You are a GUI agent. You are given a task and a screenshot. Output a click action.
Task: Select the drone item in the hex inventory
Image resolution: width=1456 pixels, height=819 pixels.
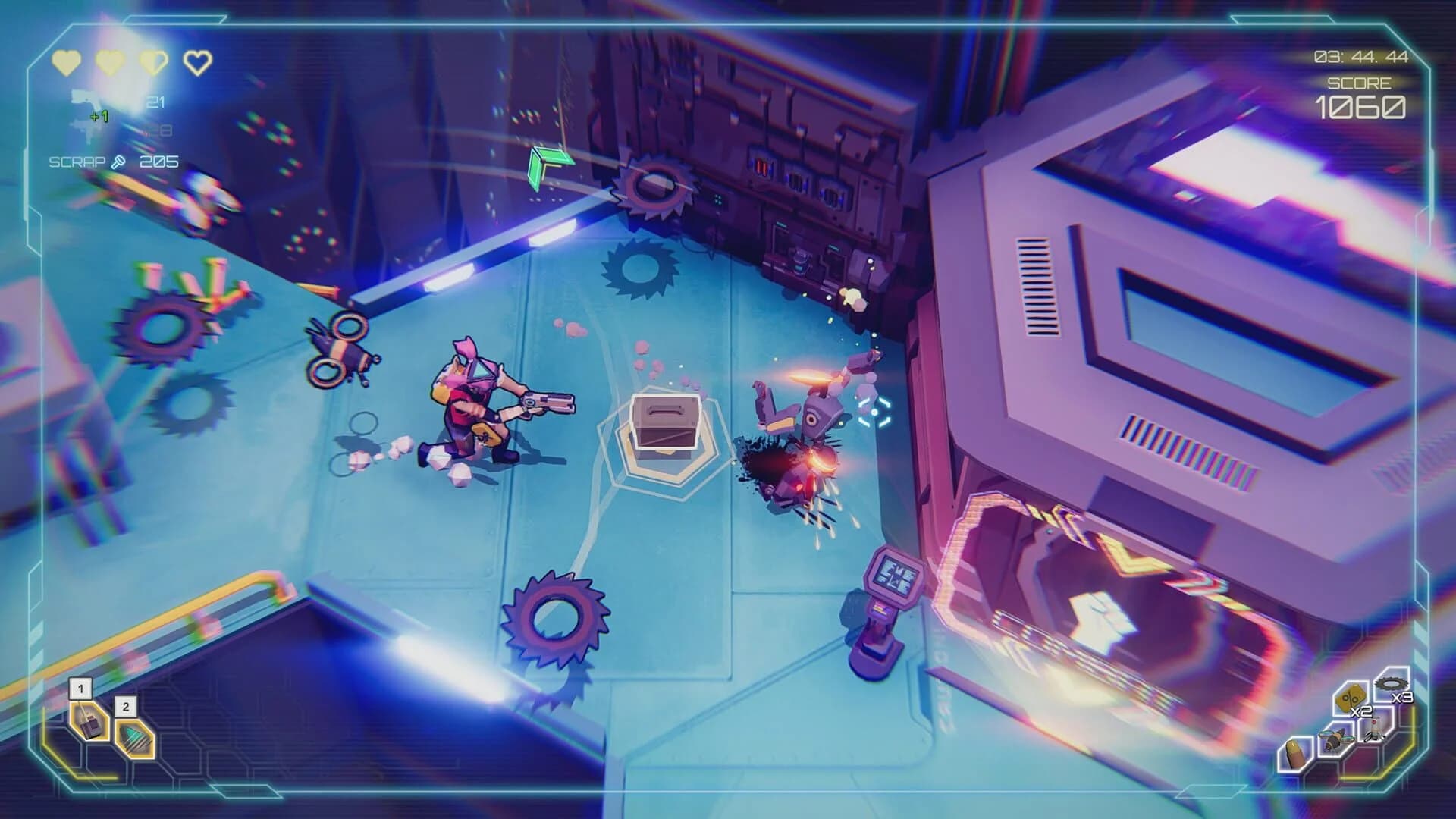pyautogui.click(x=1335, y=739)
